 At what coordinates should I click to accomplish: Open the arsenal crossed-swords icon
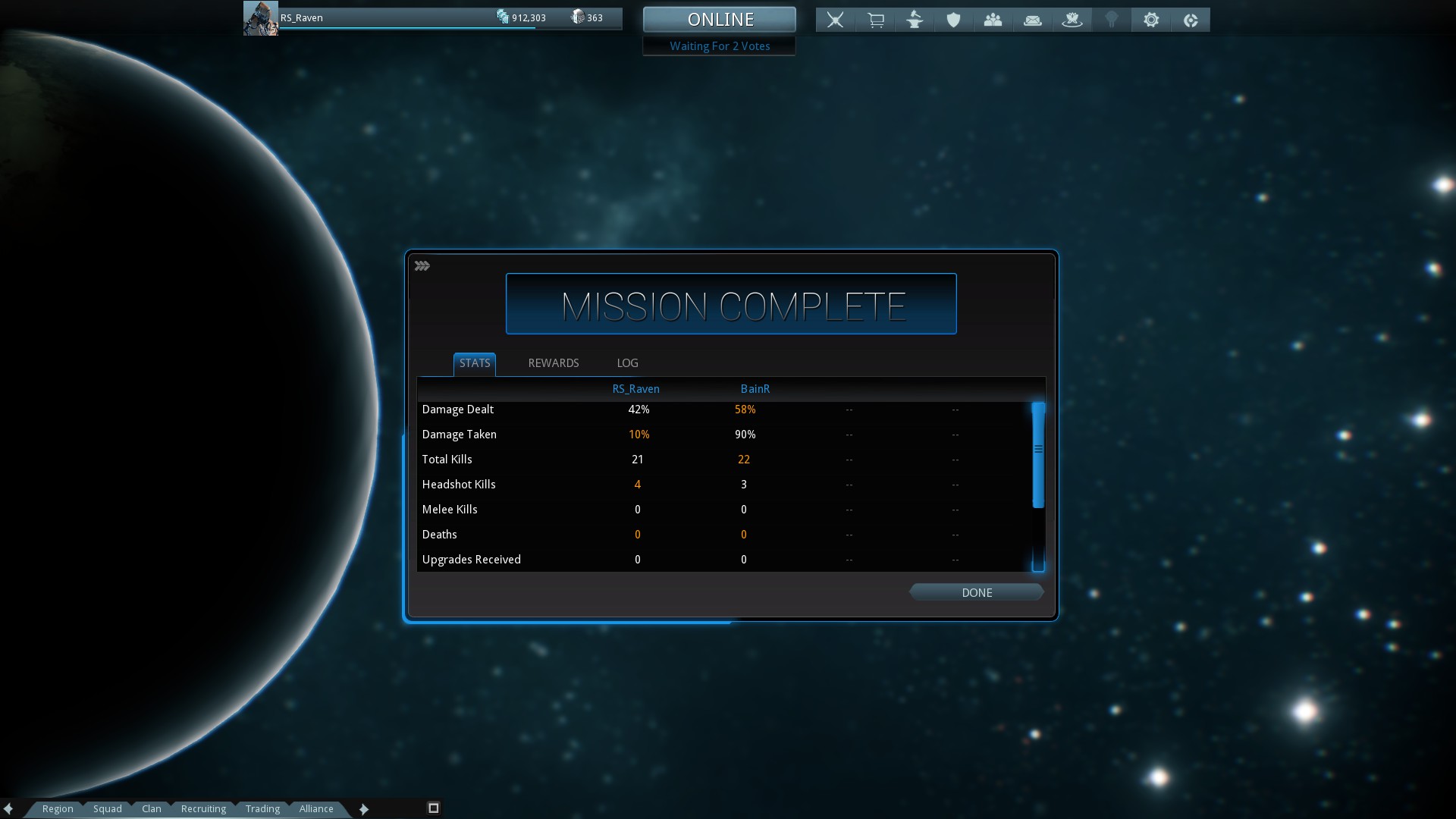pos(835,20)
